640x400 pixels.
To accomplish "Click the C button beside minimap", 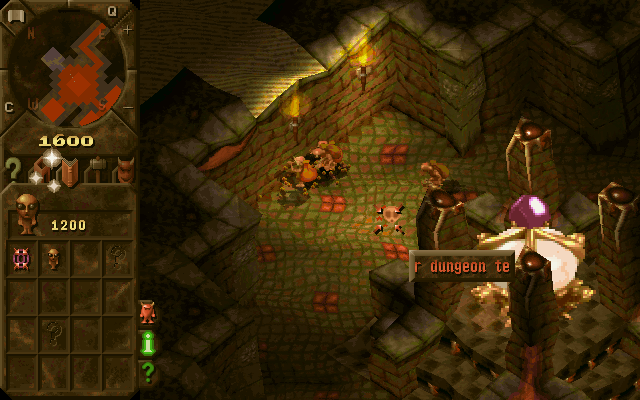I will tap(9, 107).
